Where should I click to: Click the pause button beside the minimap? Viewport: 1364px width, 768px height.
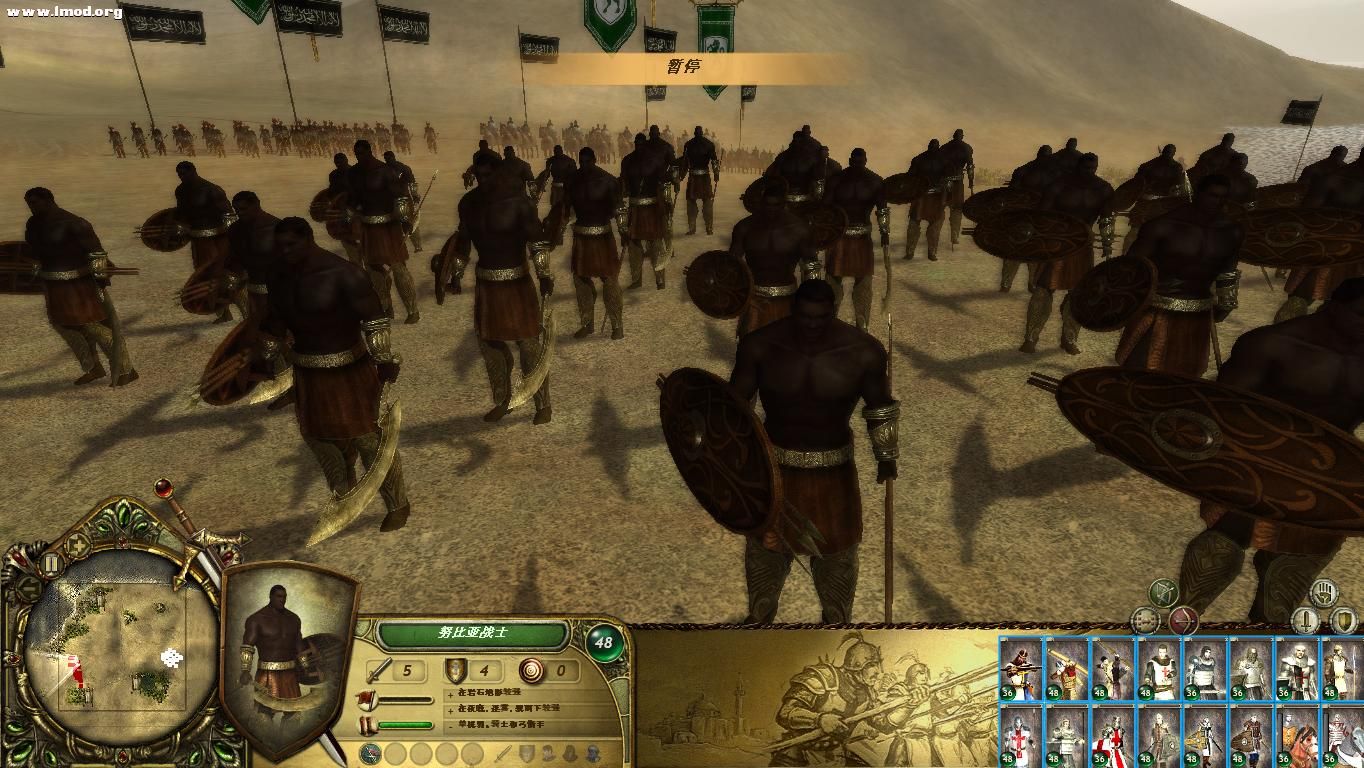50,564
